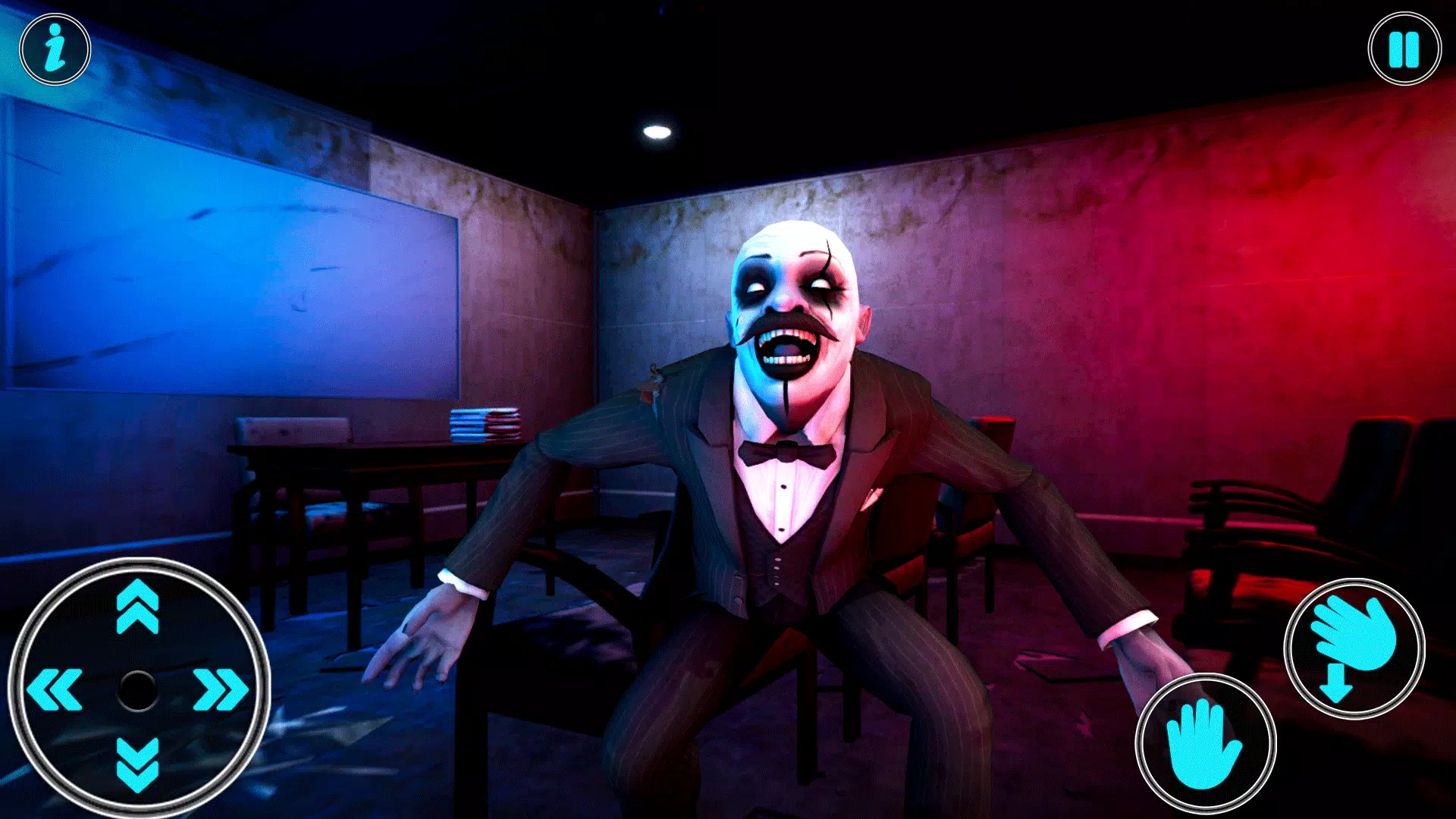Tap the forward arrows to expand movement upward

tap(136, 607)
